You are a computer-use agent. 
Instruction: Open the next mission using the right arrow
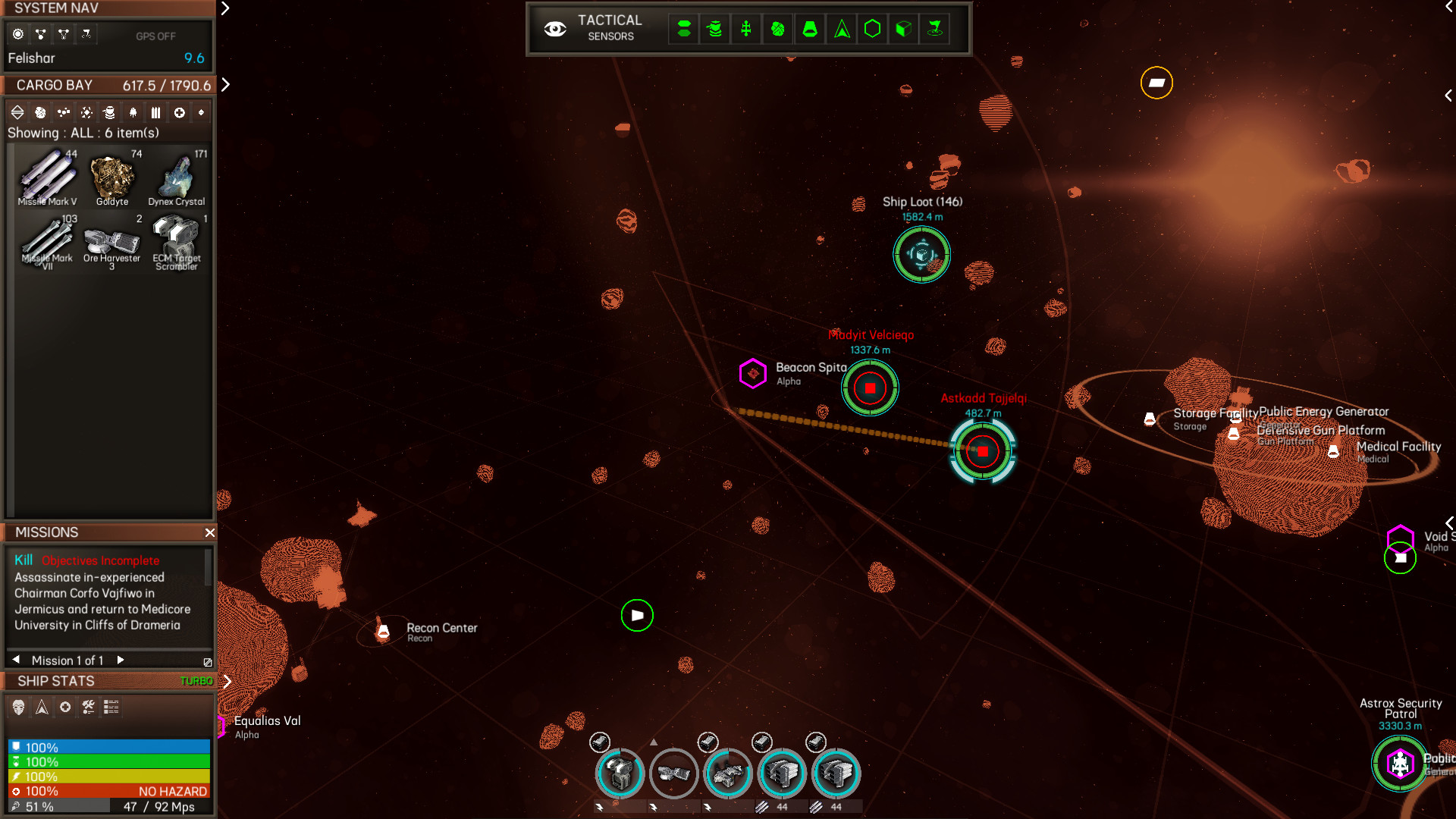121,660
